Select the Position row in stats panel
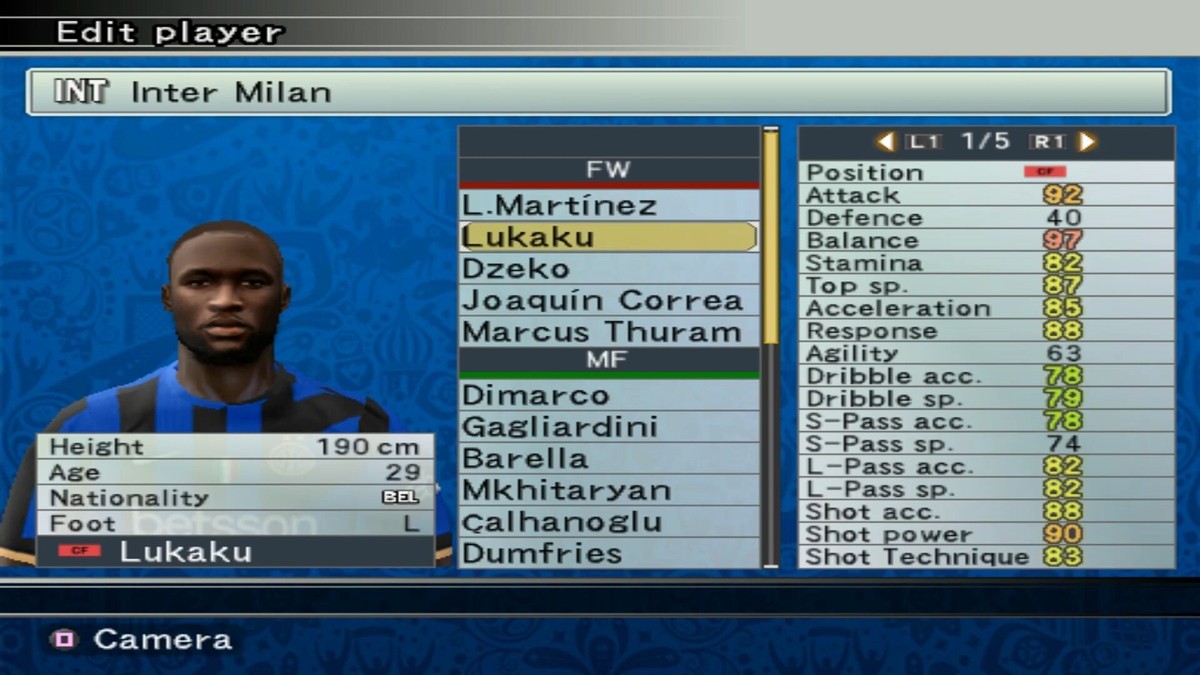Viewport: 1200px width, 675px height. (x=986, y=172)
